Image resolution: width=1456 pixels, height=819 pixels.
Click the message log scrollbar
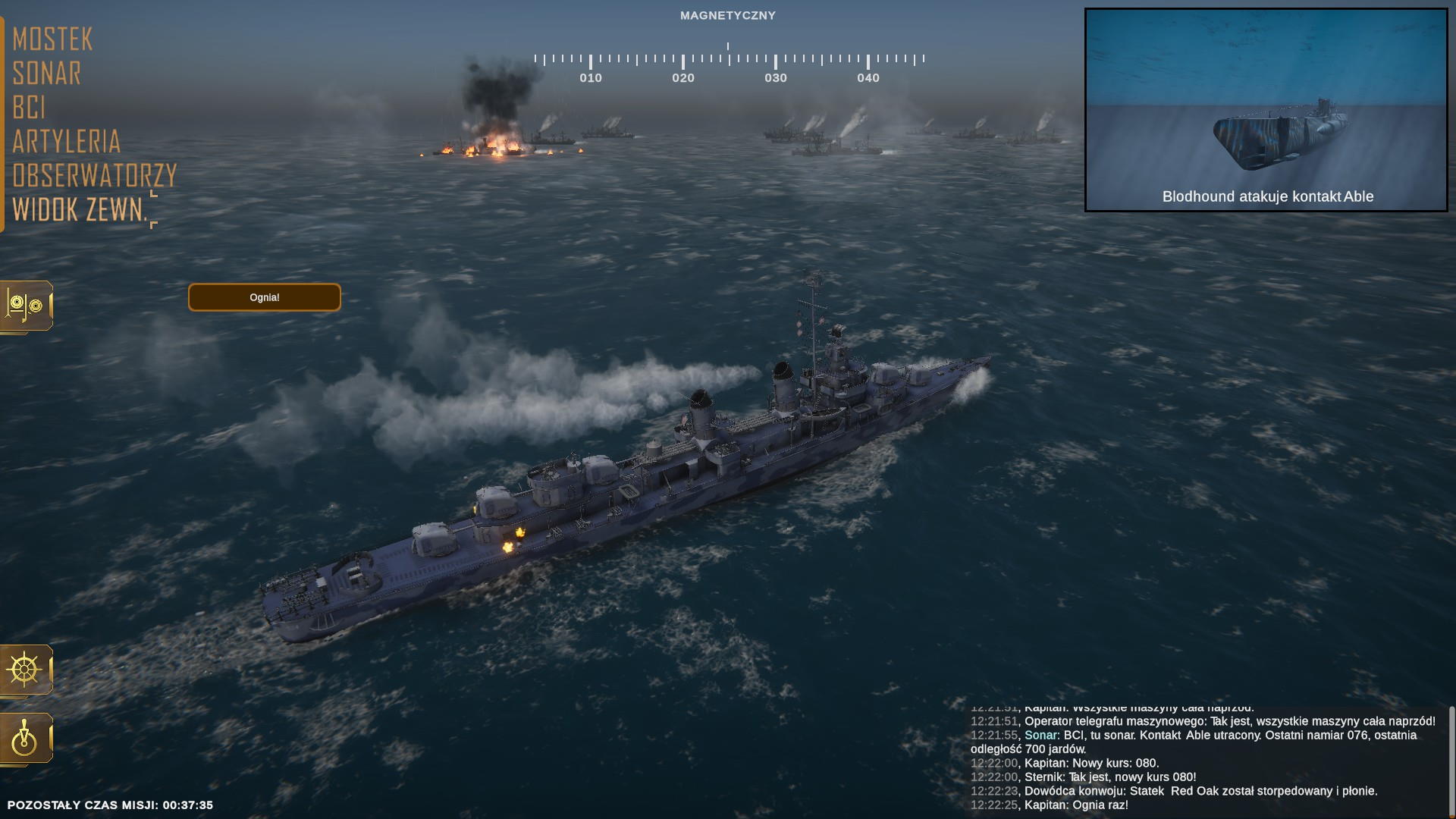coord(1451,758)
